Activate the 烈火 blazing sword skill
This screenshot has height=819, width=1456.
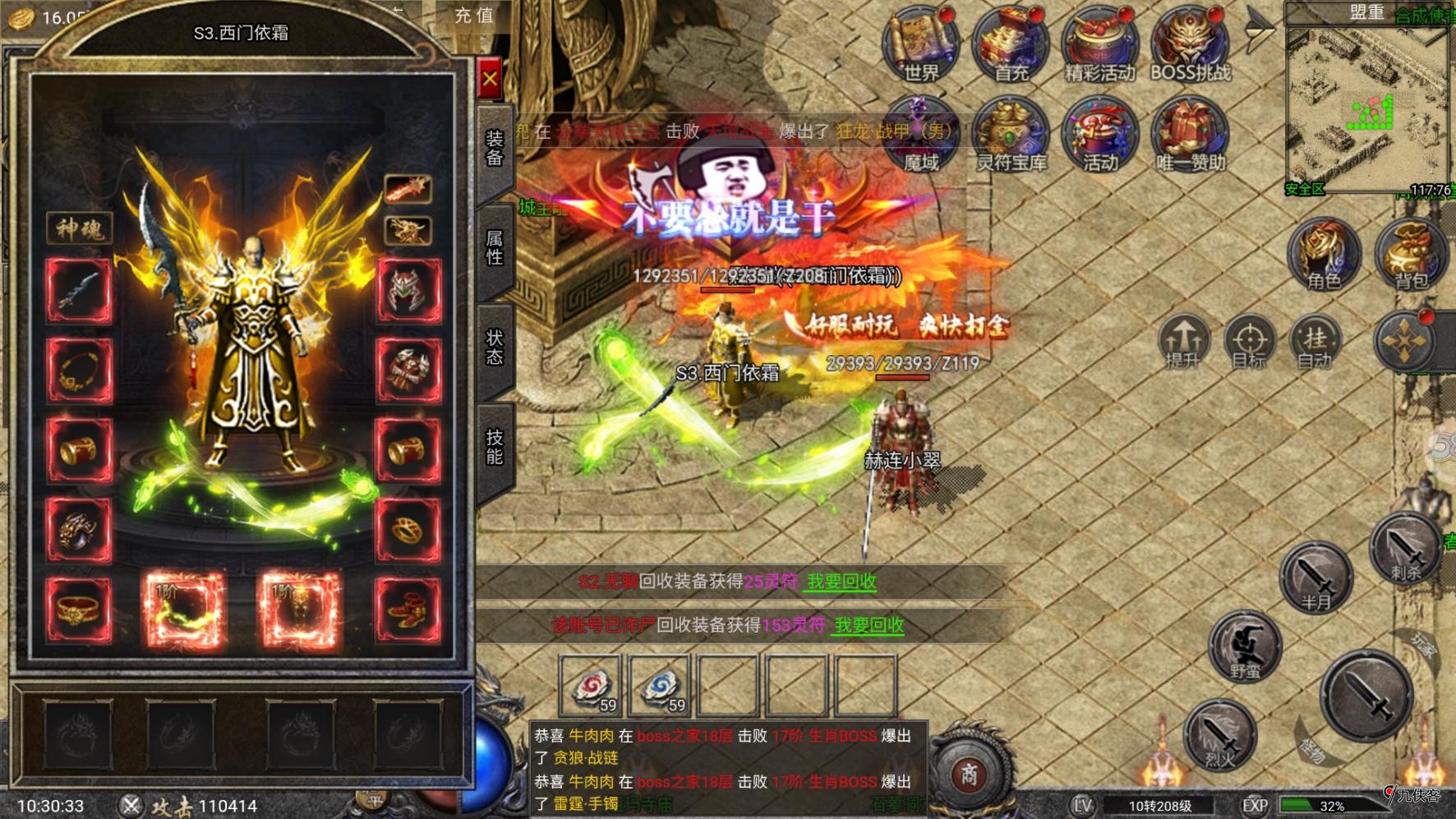[x=1219, y=735]
